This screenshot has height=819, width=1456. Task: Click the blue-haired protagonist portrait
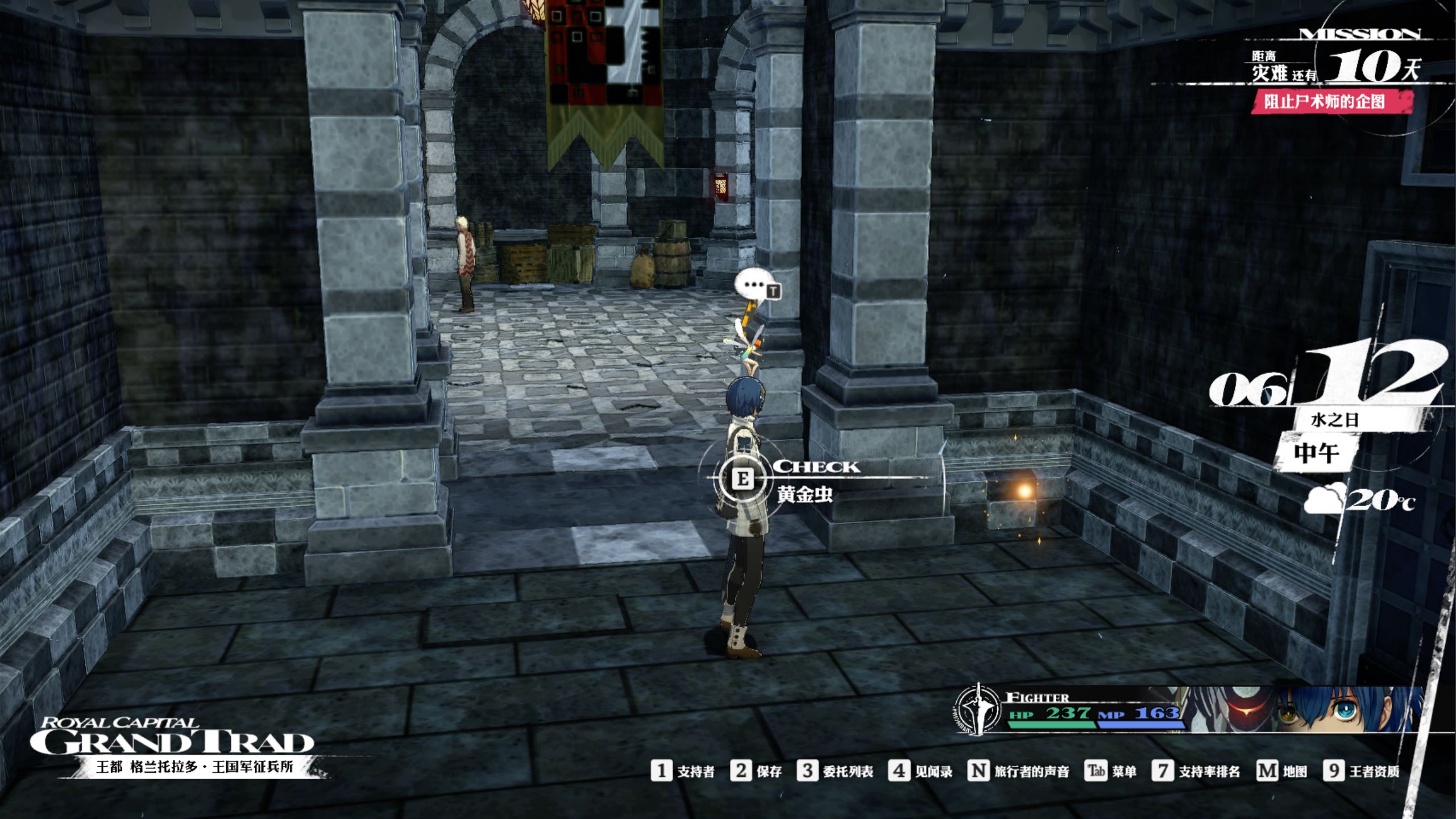click(x=1347, y=709)
